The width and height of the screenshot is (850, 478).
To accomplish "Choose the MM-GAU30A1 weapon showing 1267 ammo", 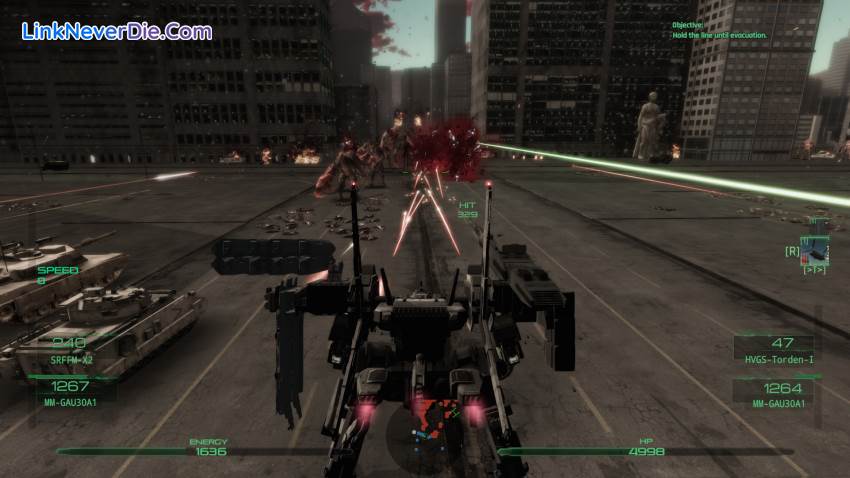I will [x=72, y=392].
